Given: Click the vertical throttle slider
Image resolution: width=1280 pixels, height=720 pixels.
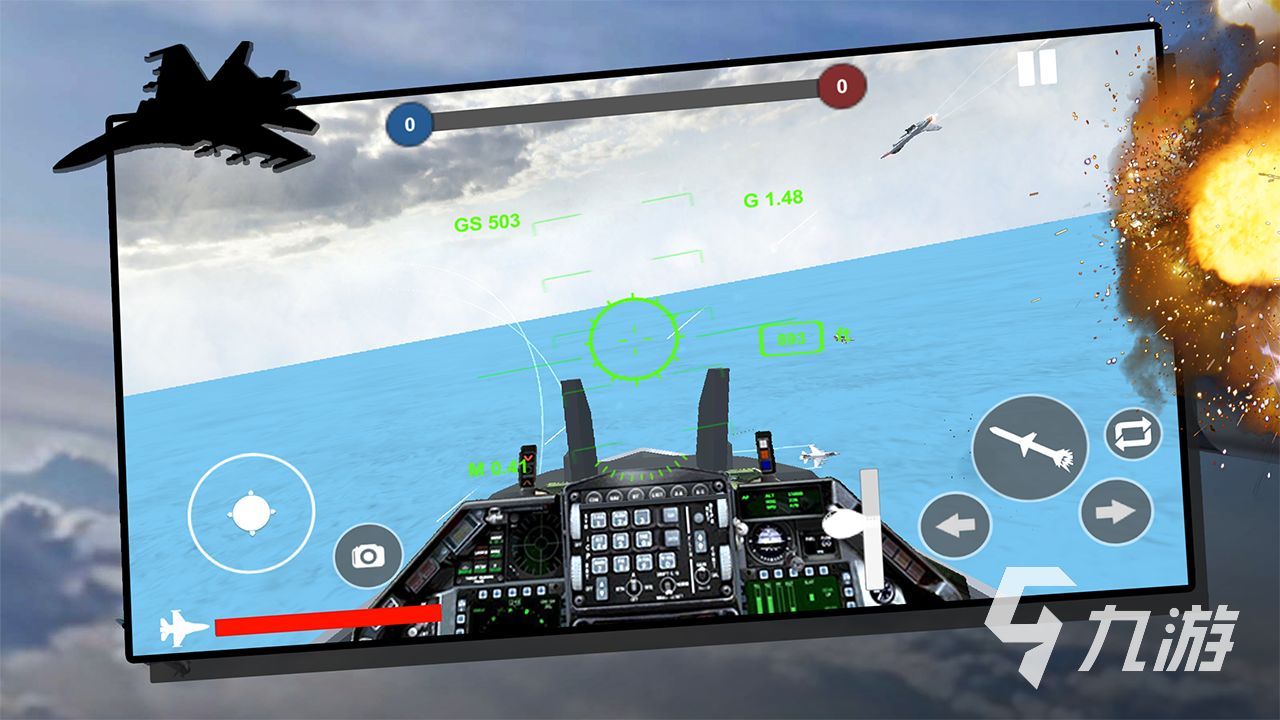Looking at the screenshot, I should (872, 530).
